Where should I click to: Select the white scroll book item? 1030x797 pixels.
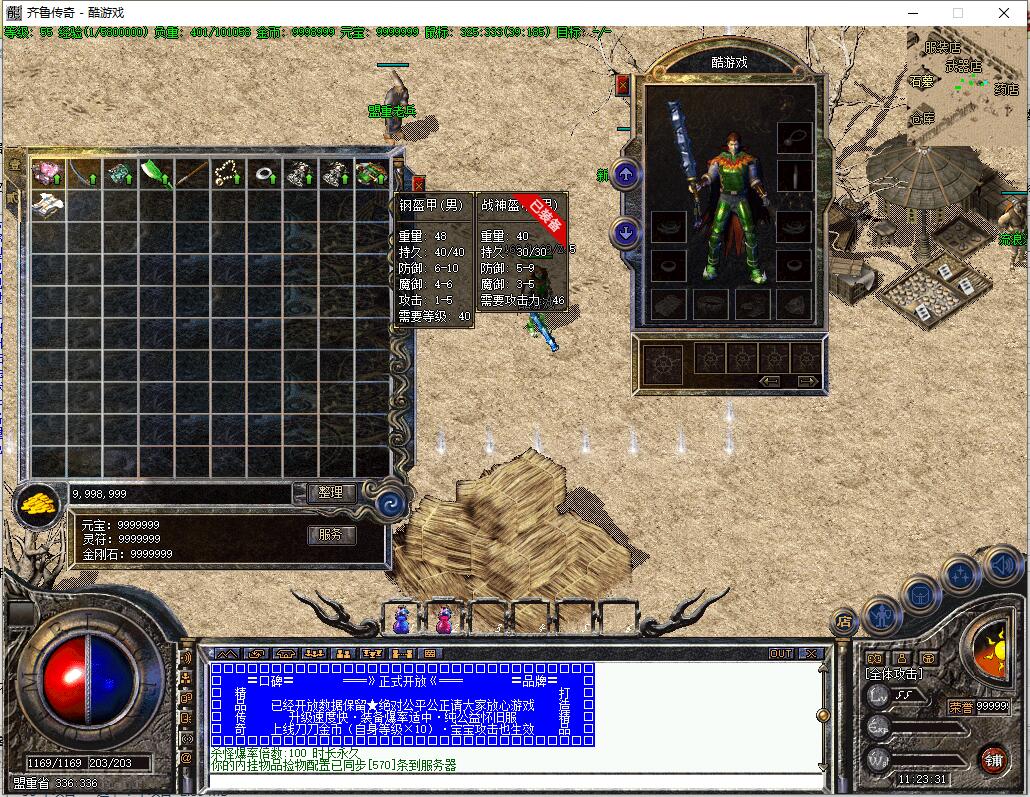point(47,204)
